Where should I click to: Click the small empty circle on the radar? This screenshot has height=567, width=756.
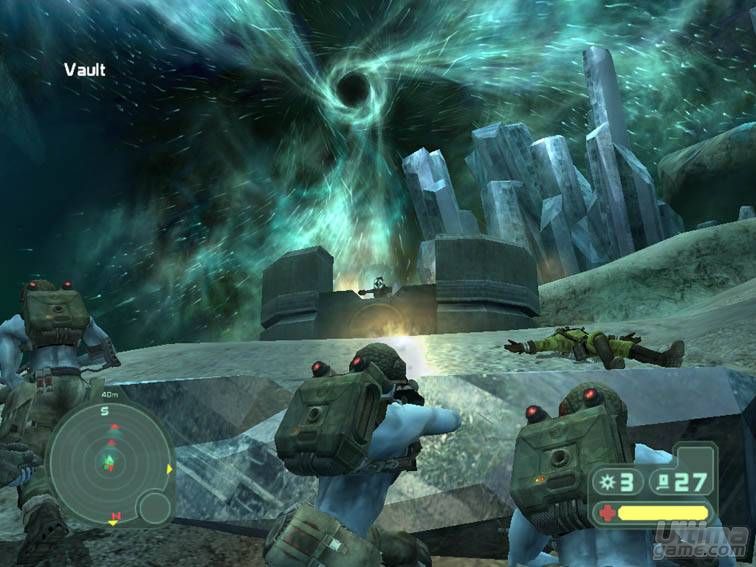(153, 508)
